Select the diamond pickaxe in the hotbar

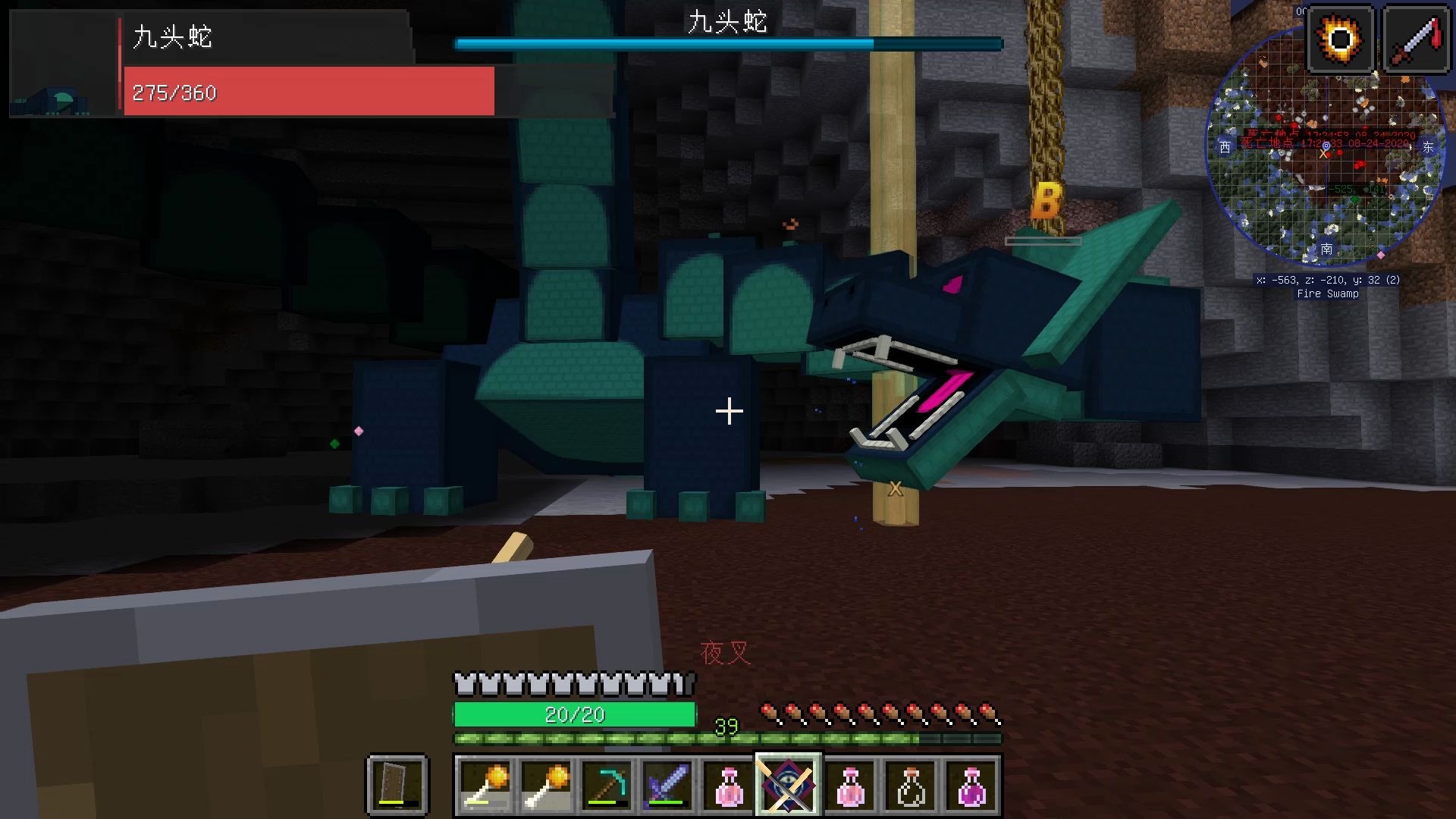coord(606,783)
